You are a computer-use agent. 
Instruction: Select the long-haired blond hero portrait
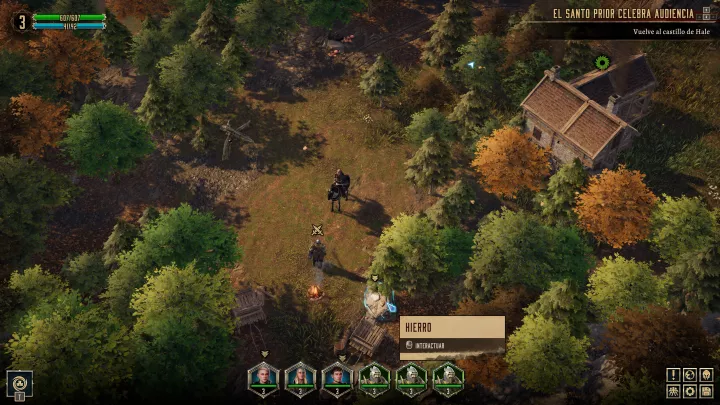point(300,376)
